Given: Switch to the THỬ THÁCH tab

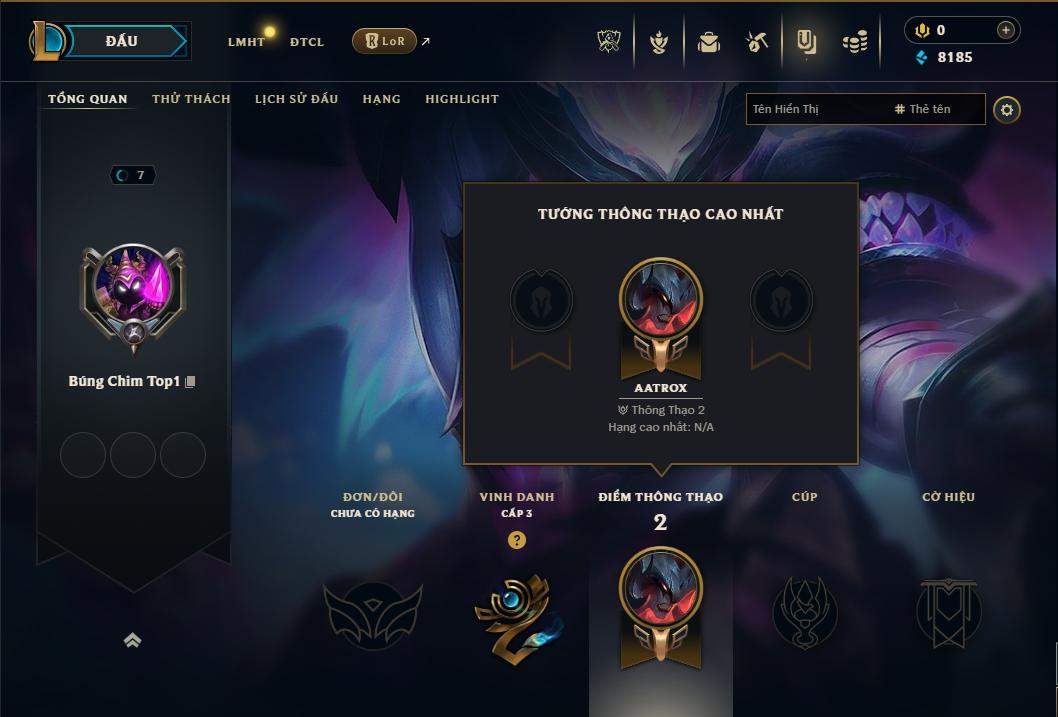Looking at the screenshot, I should tap(191, 99).
